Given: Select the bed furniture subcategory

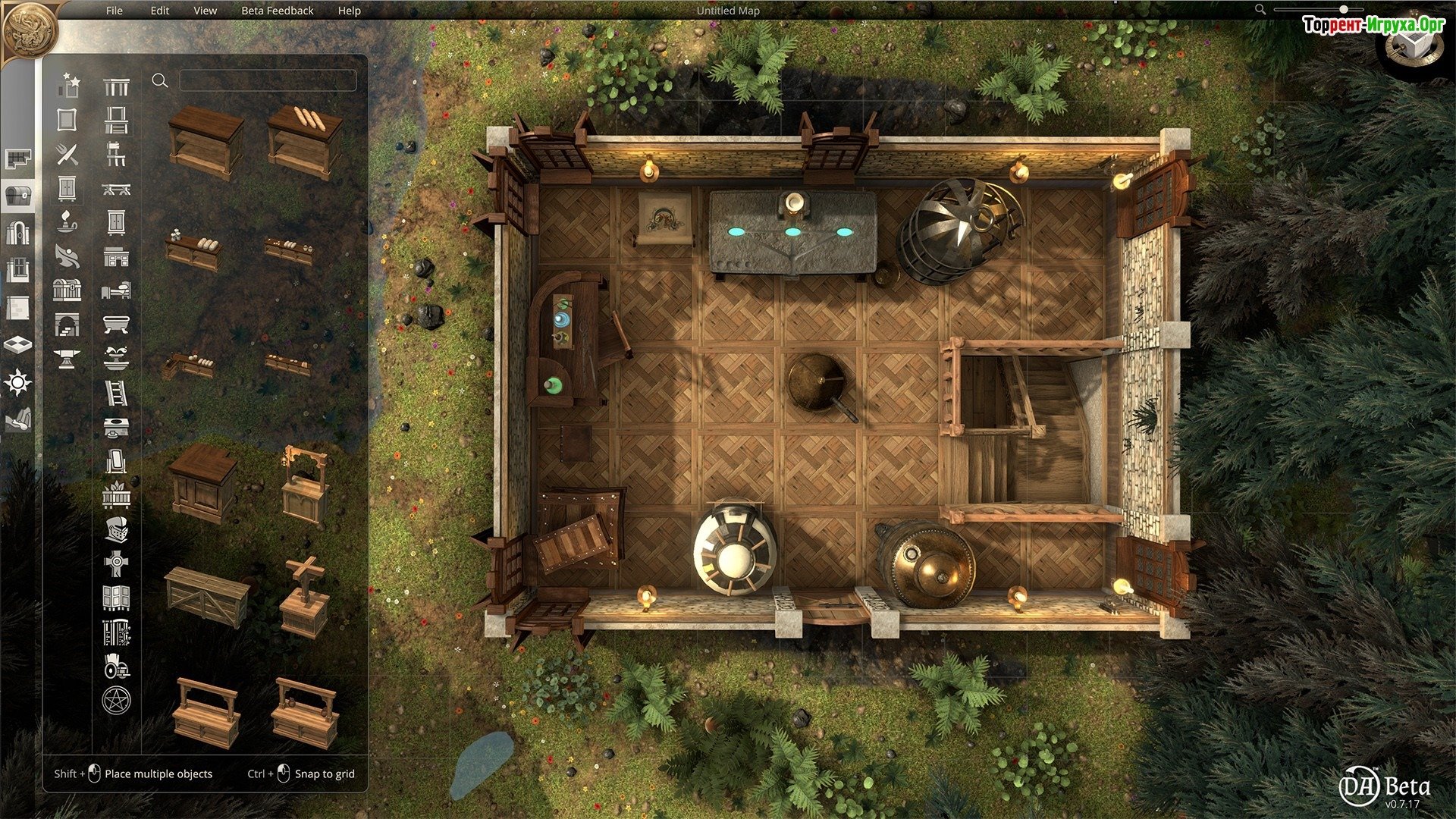Looking at the screenshot, I should (116, 290).
